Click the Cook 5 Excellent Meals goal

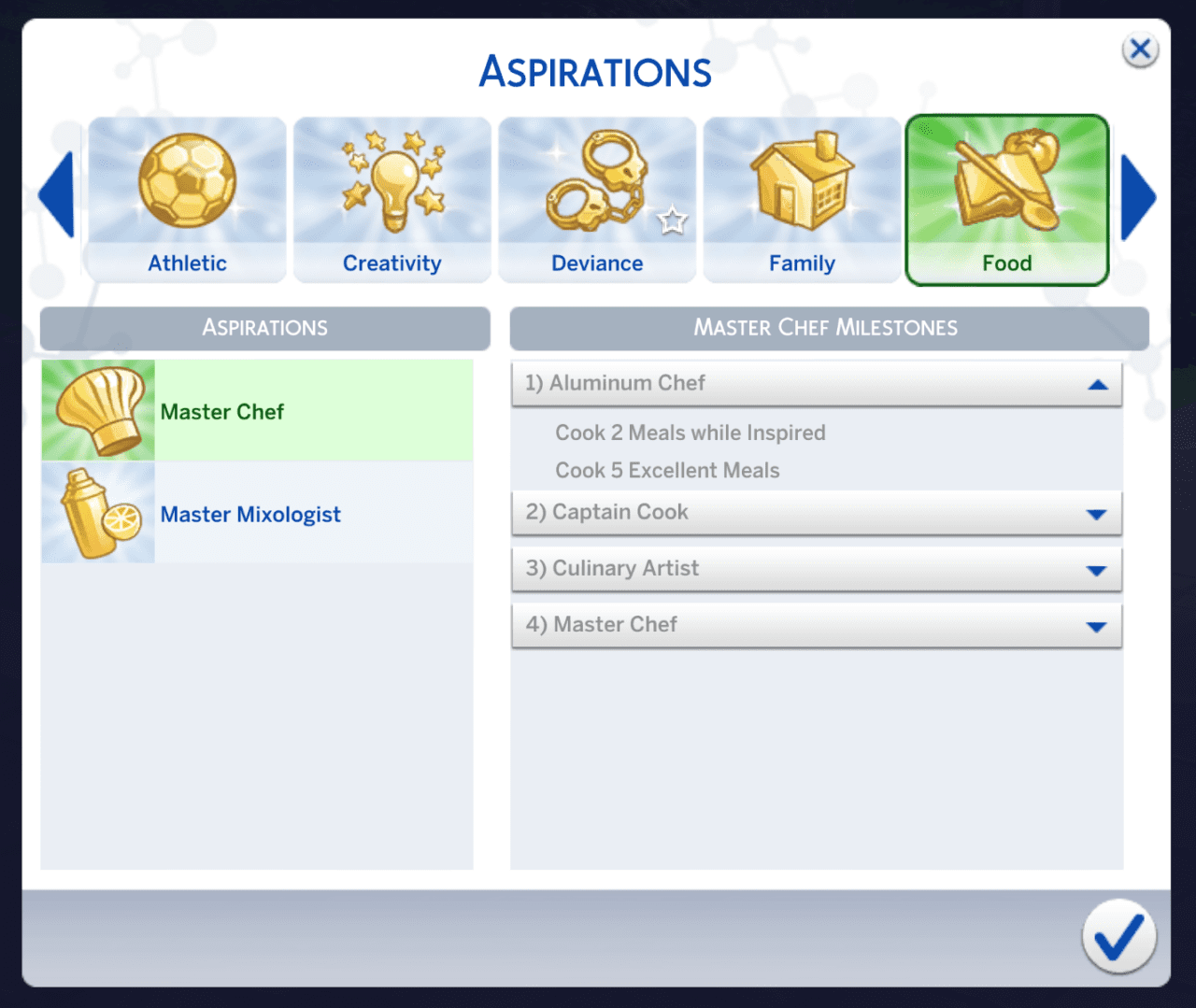pyautogui.click(x=667, y=470)
